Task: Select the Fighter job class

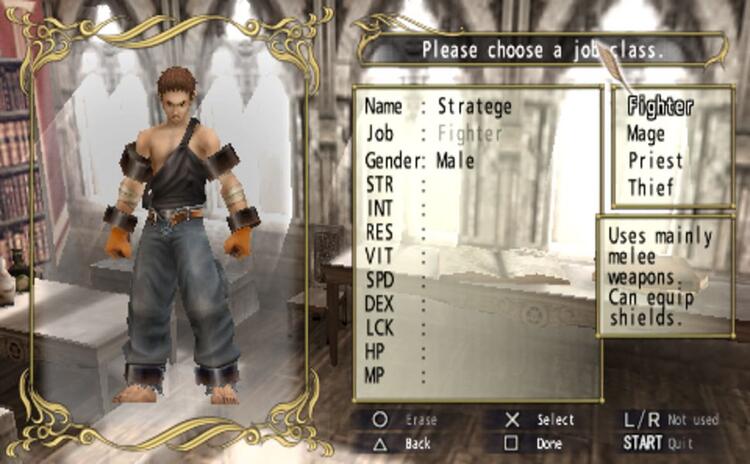Action: (661, 104)
